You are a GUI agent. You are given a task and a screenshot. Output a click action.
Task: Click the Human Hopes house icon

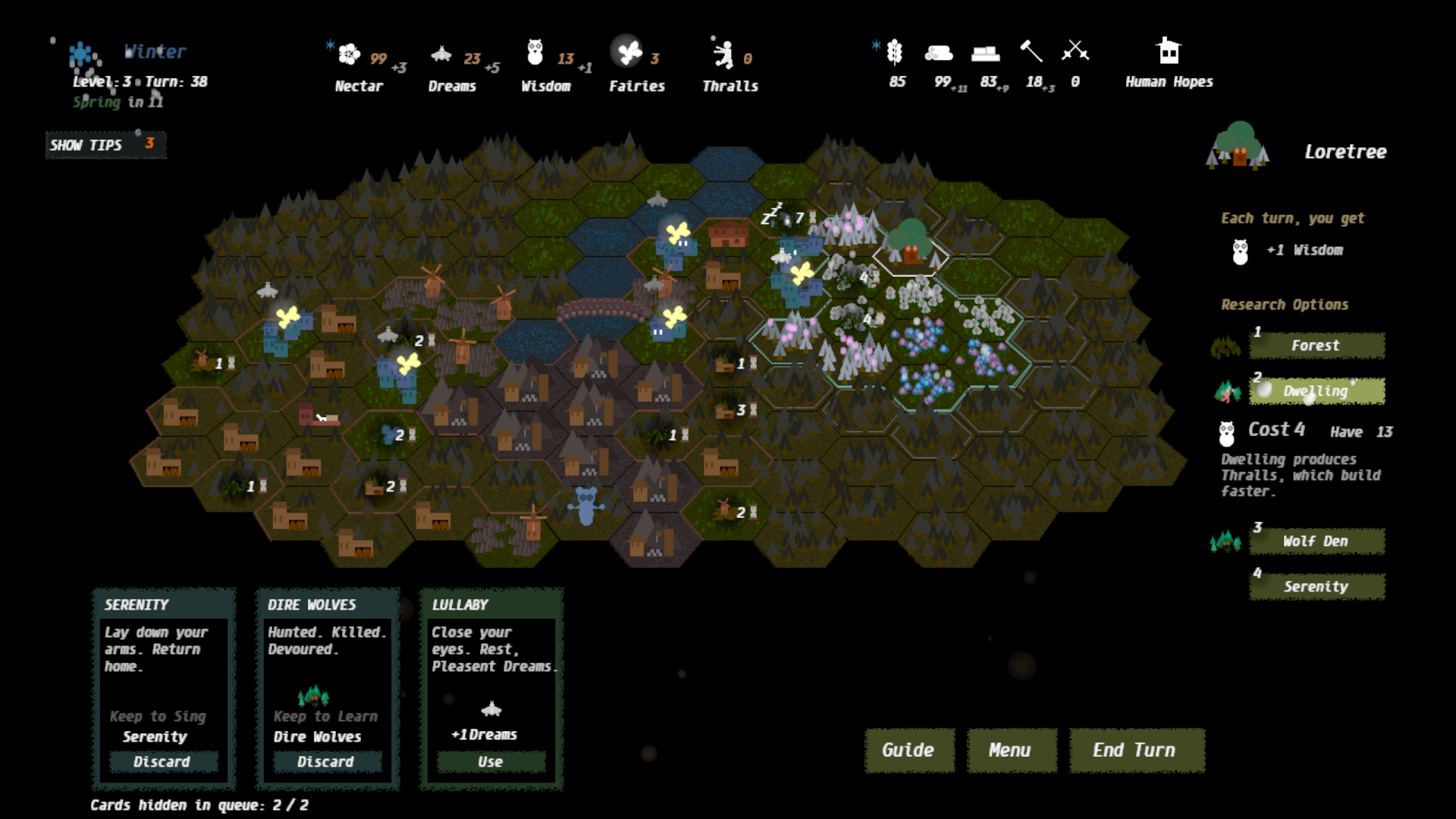click(1169, 52)
